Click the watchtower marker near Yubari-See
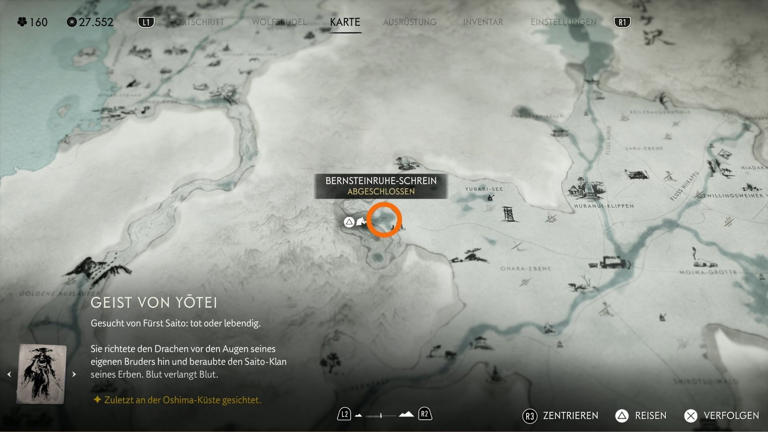Image resolution: width=768 pixels, height=432 pixels. pos(509,213)
